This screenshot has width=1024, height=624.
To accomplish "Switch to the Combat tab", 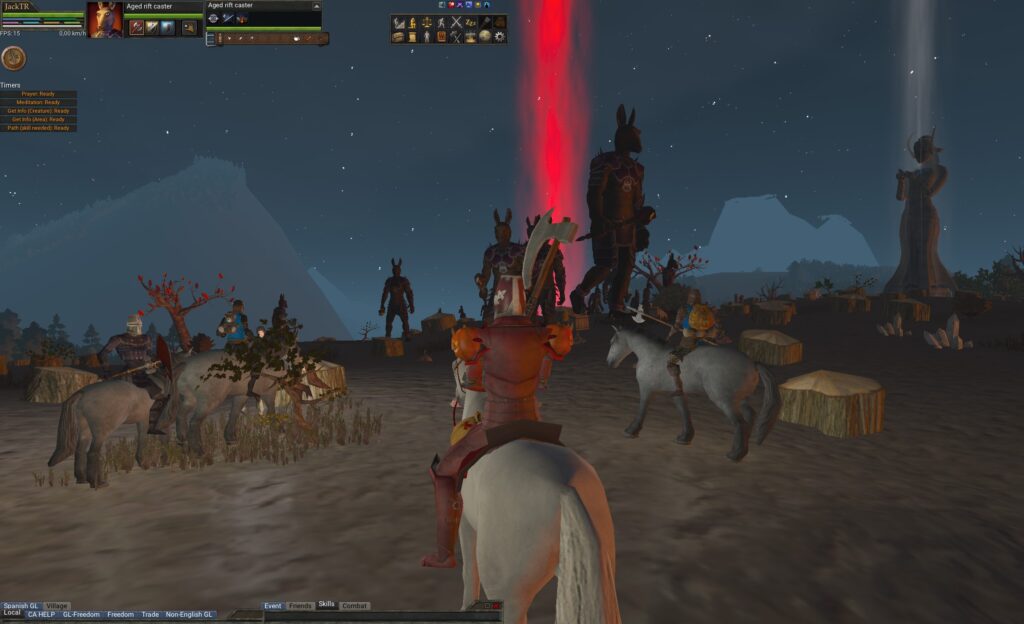I will click(x=354, y=606).
